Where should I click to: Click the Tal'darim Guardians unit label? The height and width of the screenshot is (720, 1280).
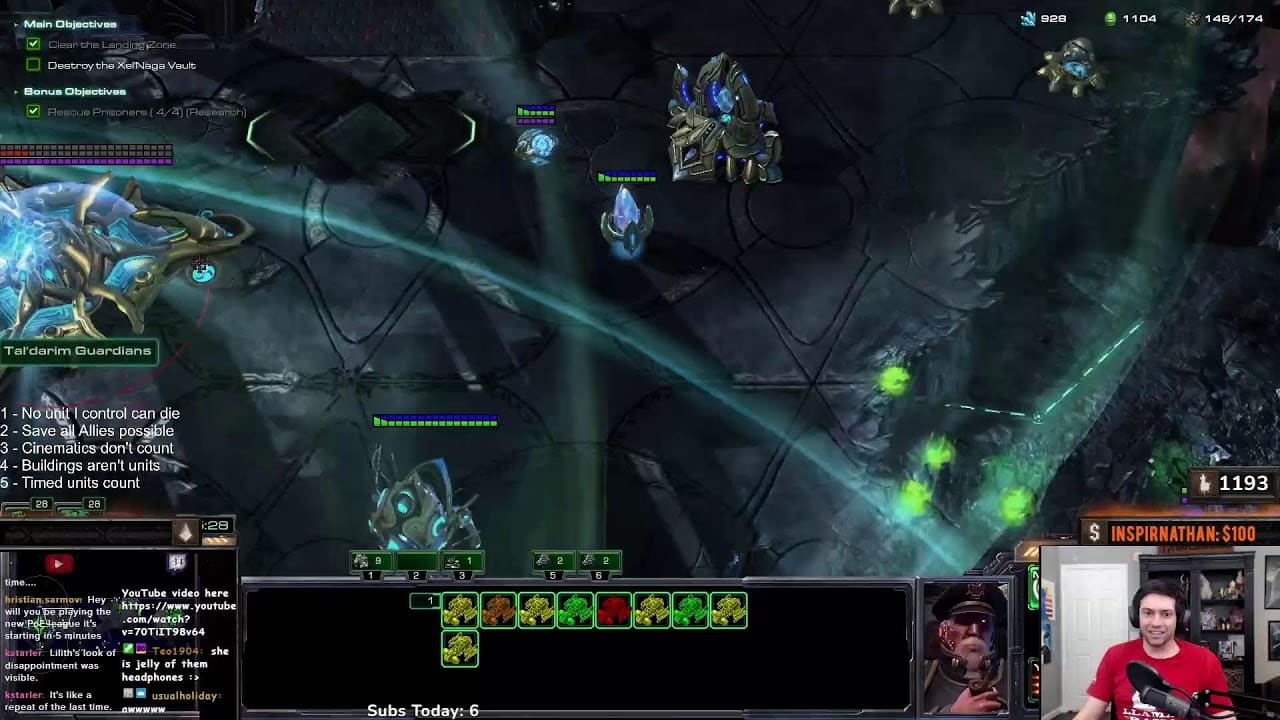coord(80,351)
